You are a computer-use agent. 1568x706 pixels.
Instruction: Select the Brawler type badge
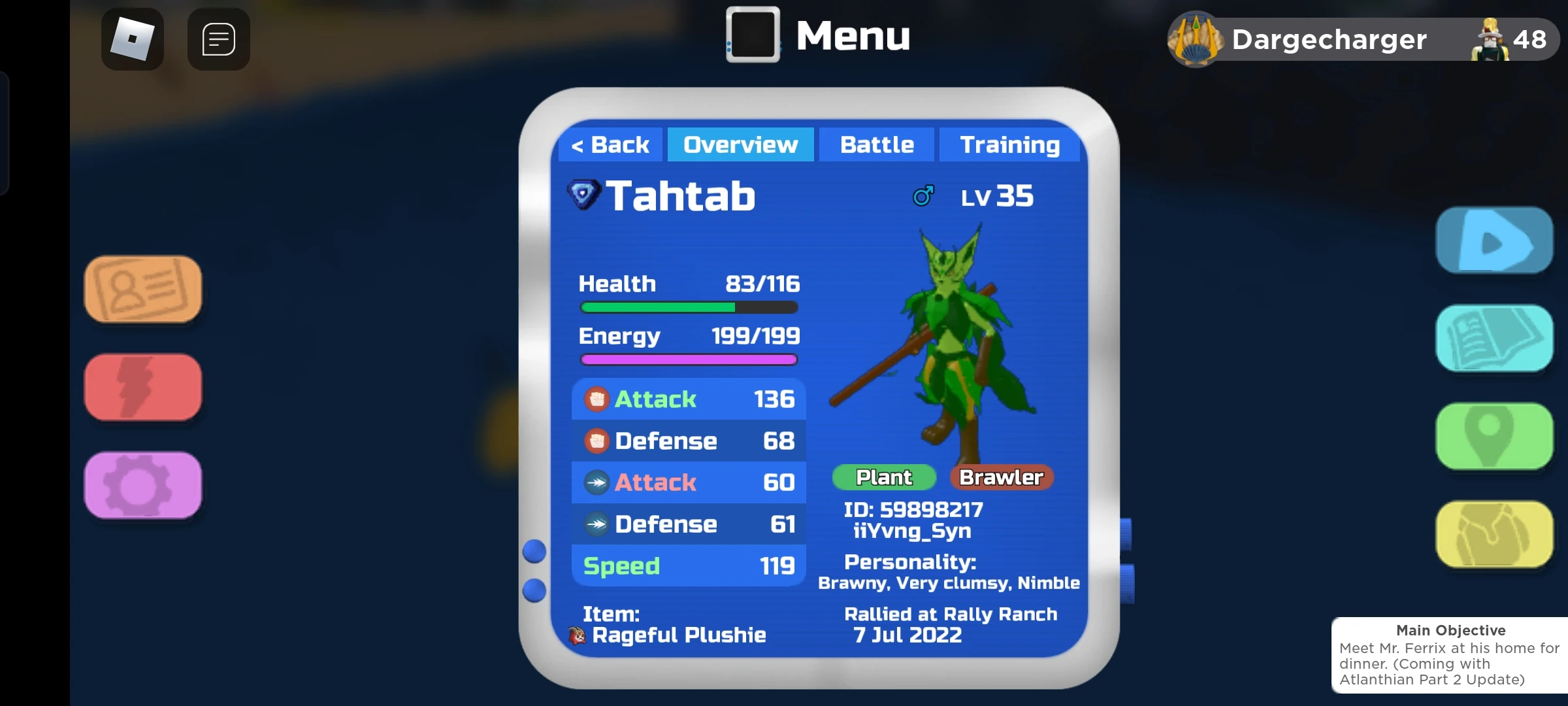1002,477
